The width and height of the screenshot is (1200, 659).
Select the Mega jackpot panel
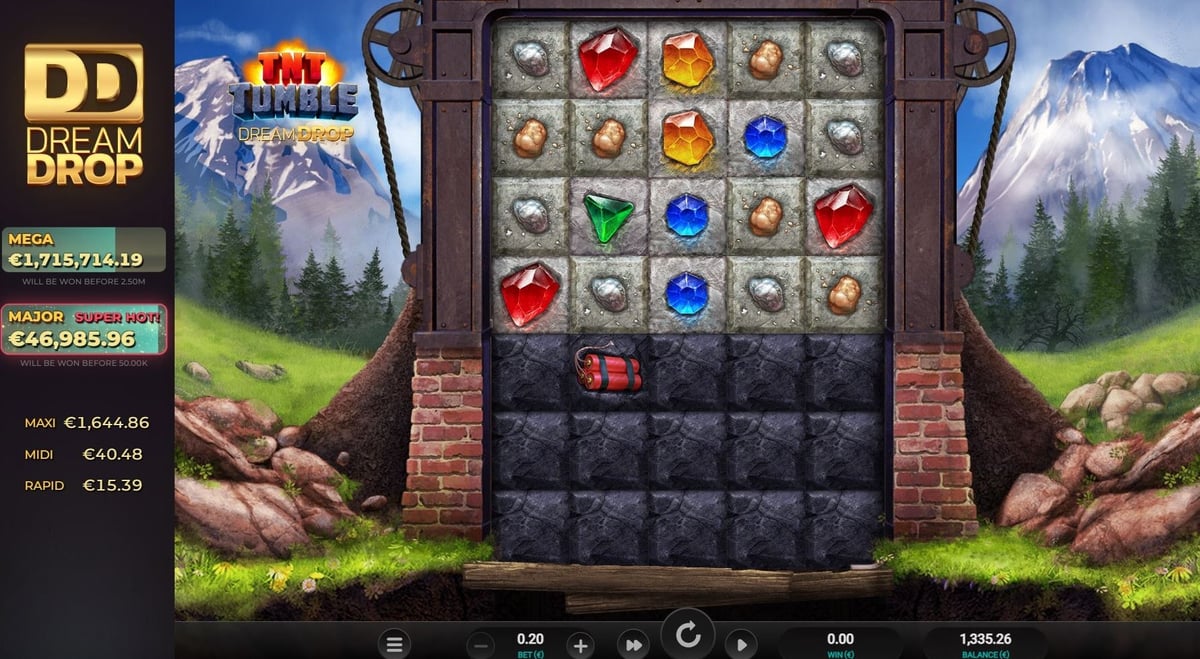[84, 250]
